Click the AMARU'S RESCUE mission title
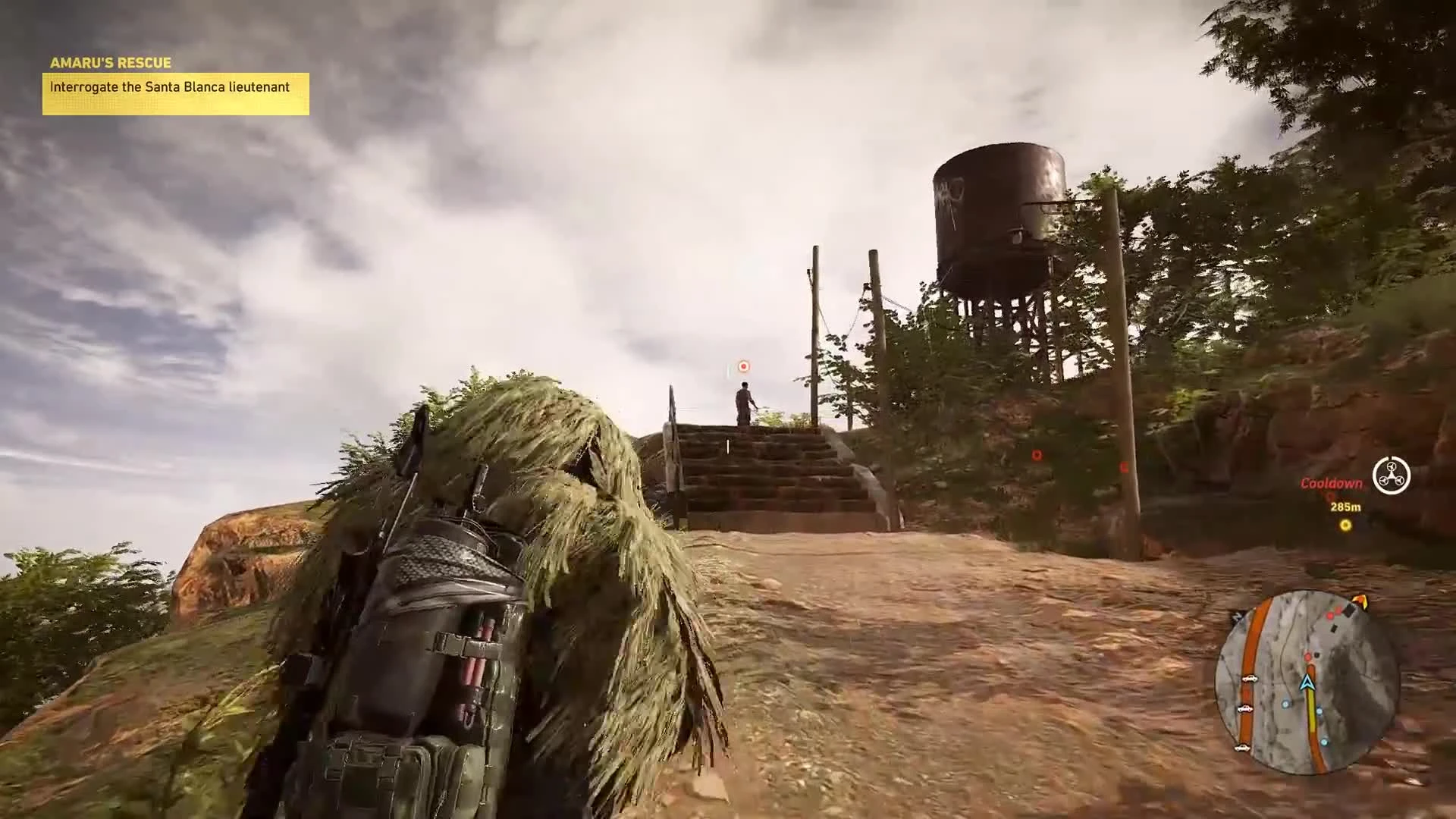This screenshot has height=819, width=1456. tap(110, 63)
